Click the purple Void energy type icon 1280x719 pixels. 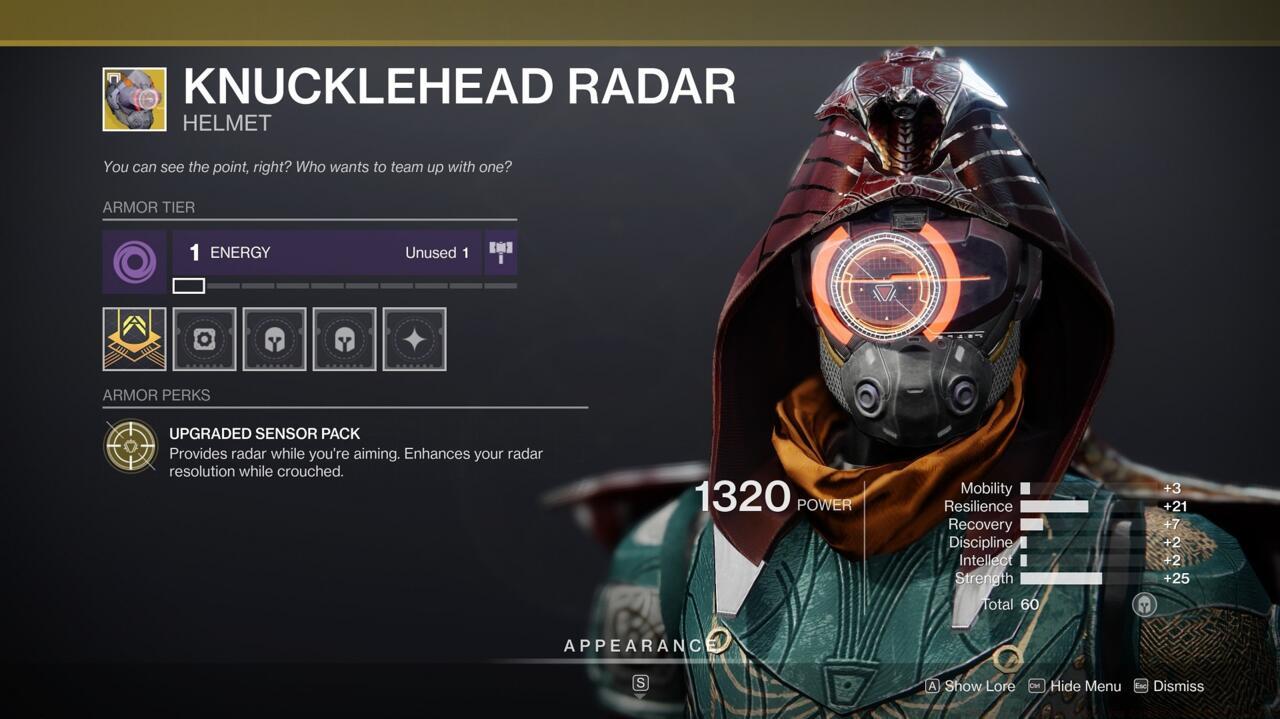tap(134, 263)
